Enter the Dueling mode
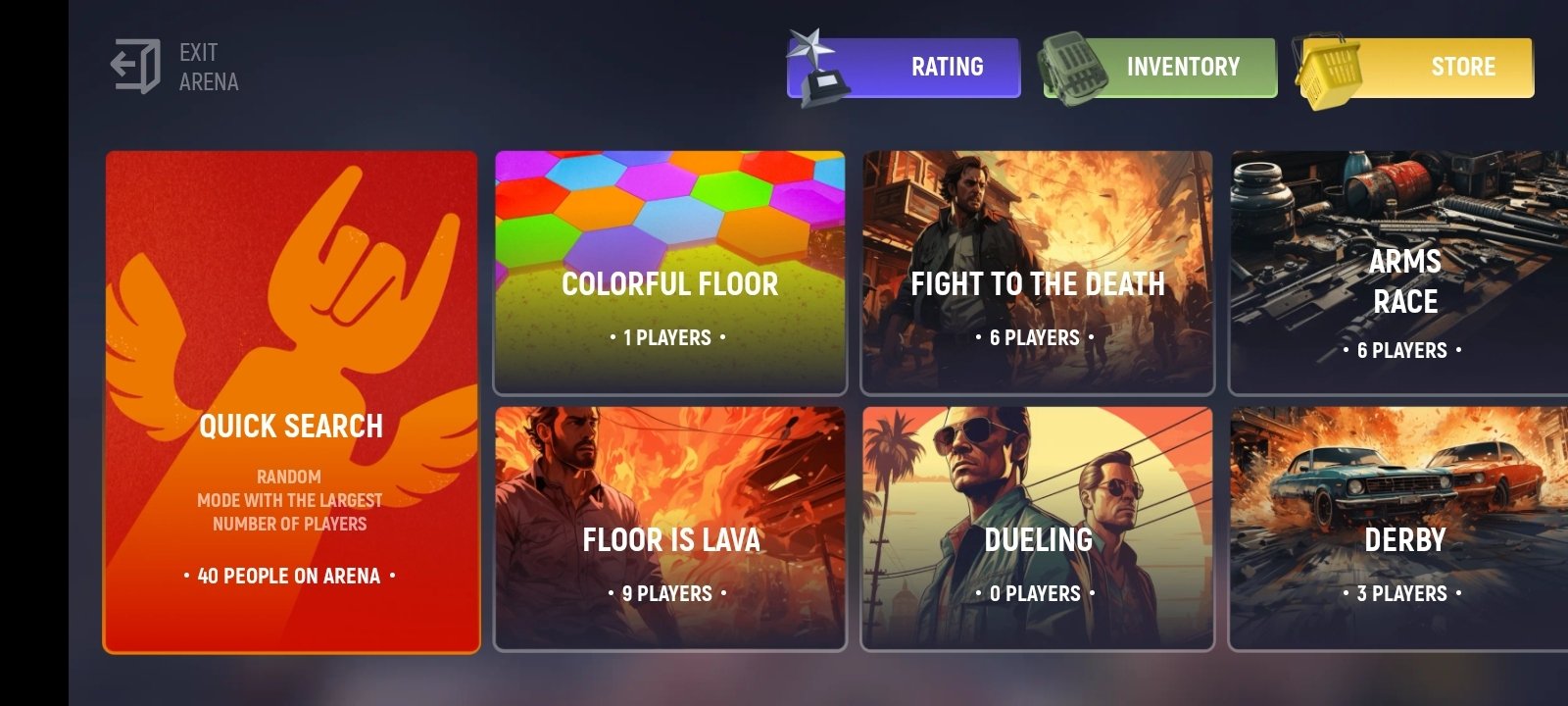 pos(1037,529)
